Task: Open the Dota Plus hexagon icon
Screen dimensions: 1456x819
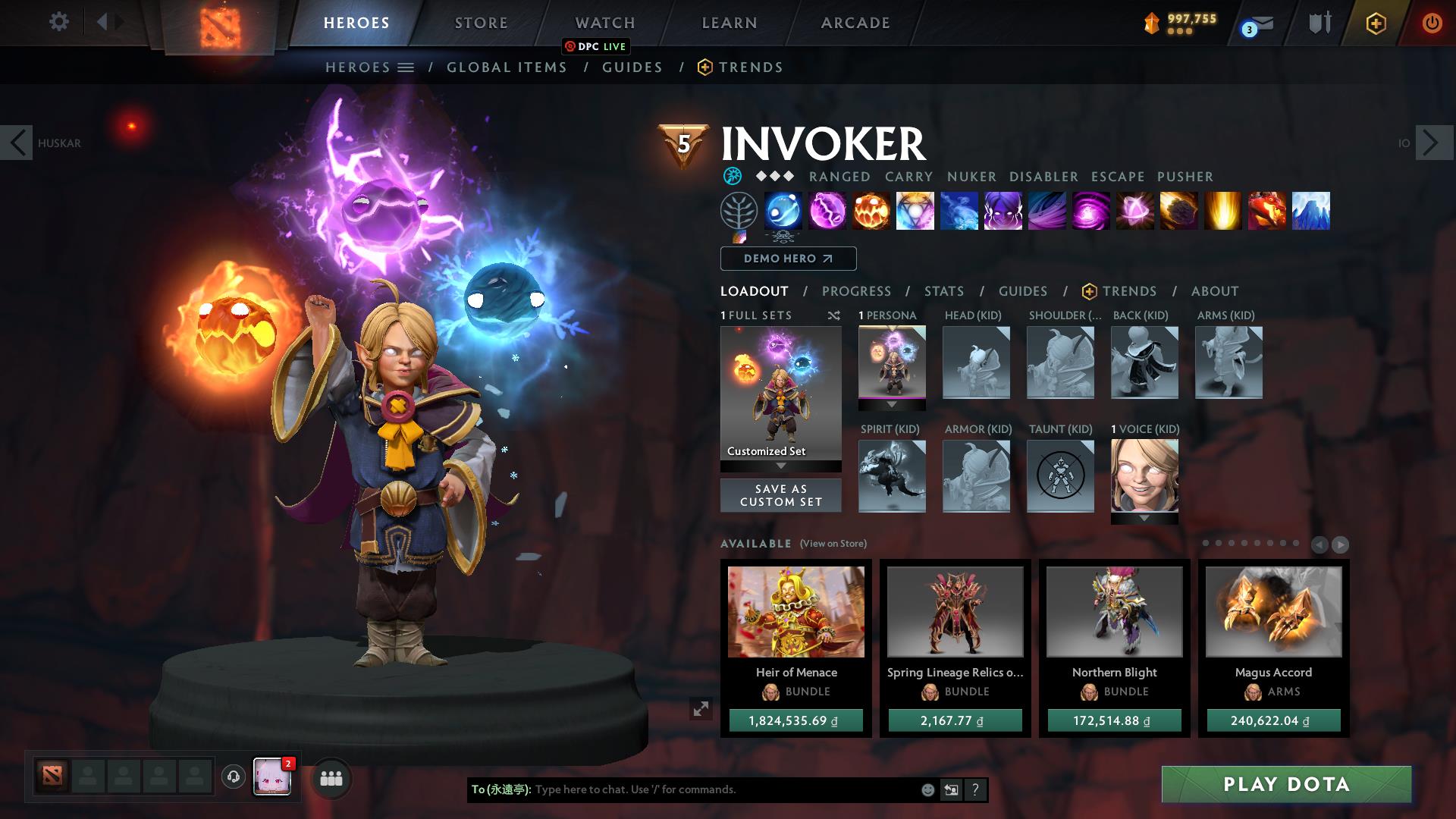Action: (x=1376, y=23)
